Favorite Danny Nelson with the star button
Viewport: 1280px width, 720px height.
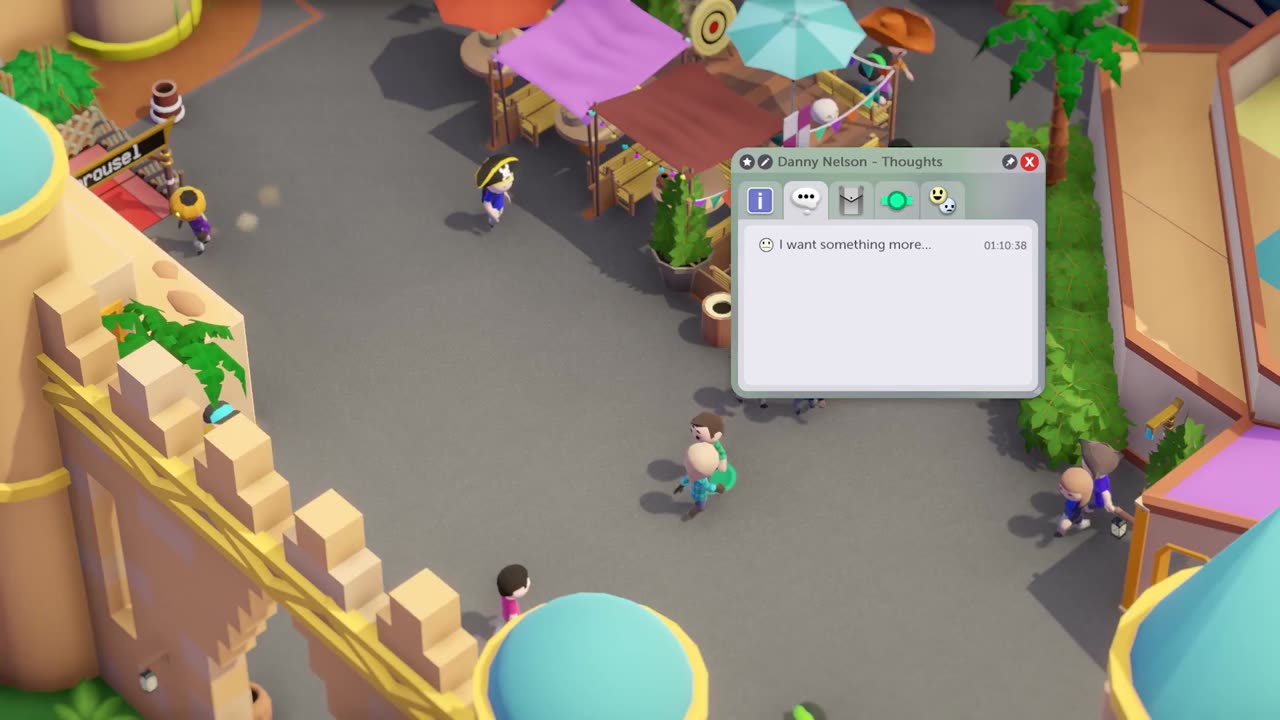[x=747, y=162]
